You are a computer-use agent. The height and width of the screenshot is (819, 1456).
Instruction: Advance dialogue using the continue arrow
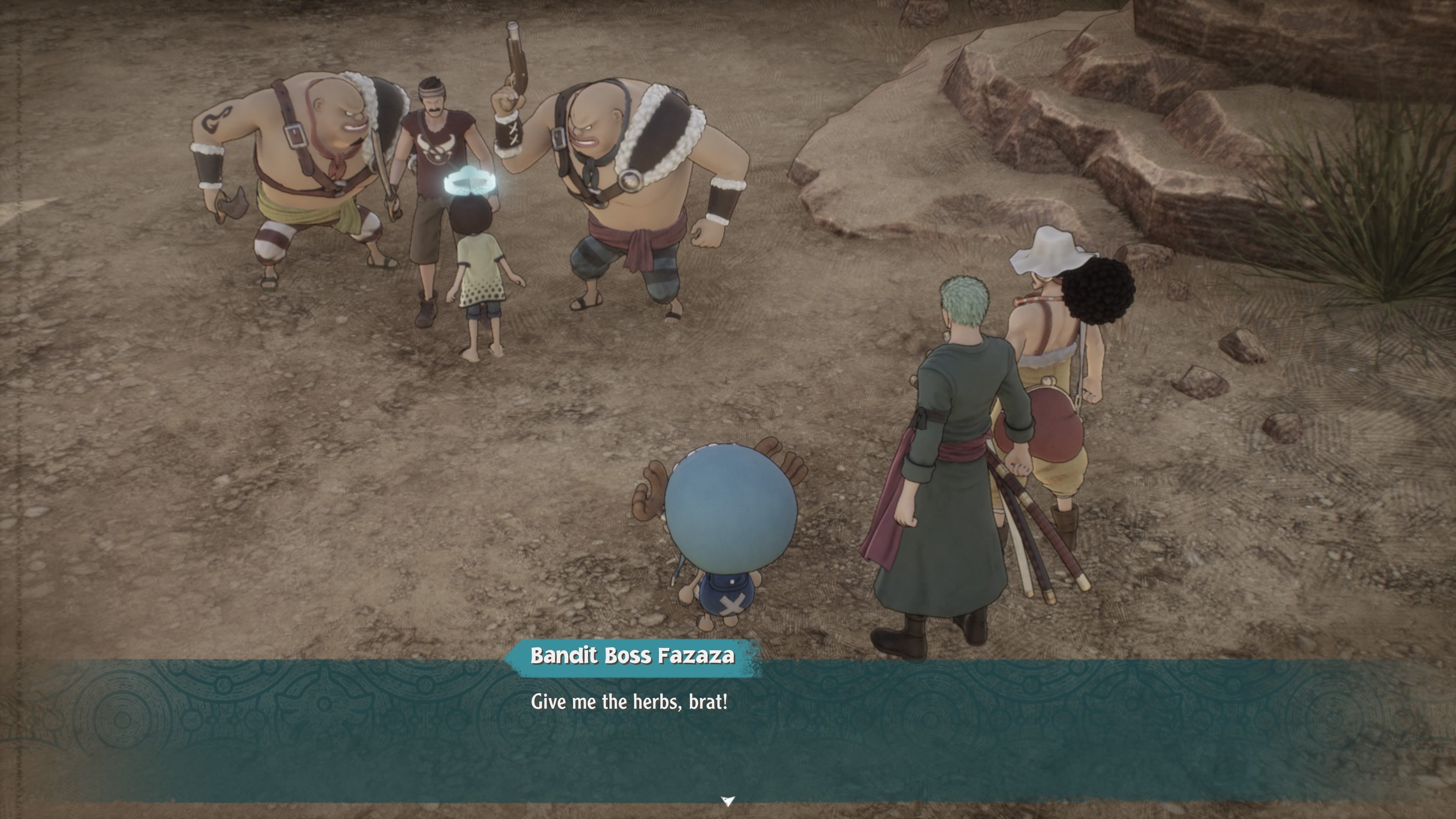click(x=728, y=800)
